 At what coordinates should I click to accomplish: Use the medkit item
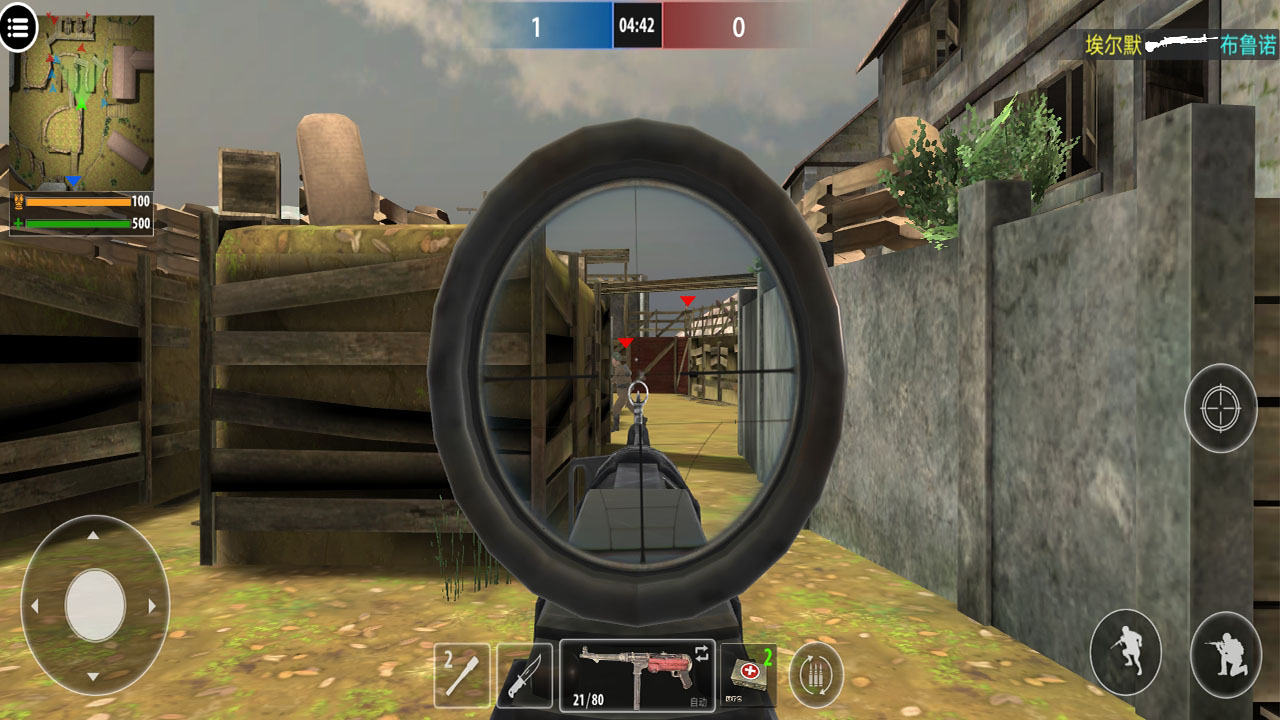click(747, 675)
